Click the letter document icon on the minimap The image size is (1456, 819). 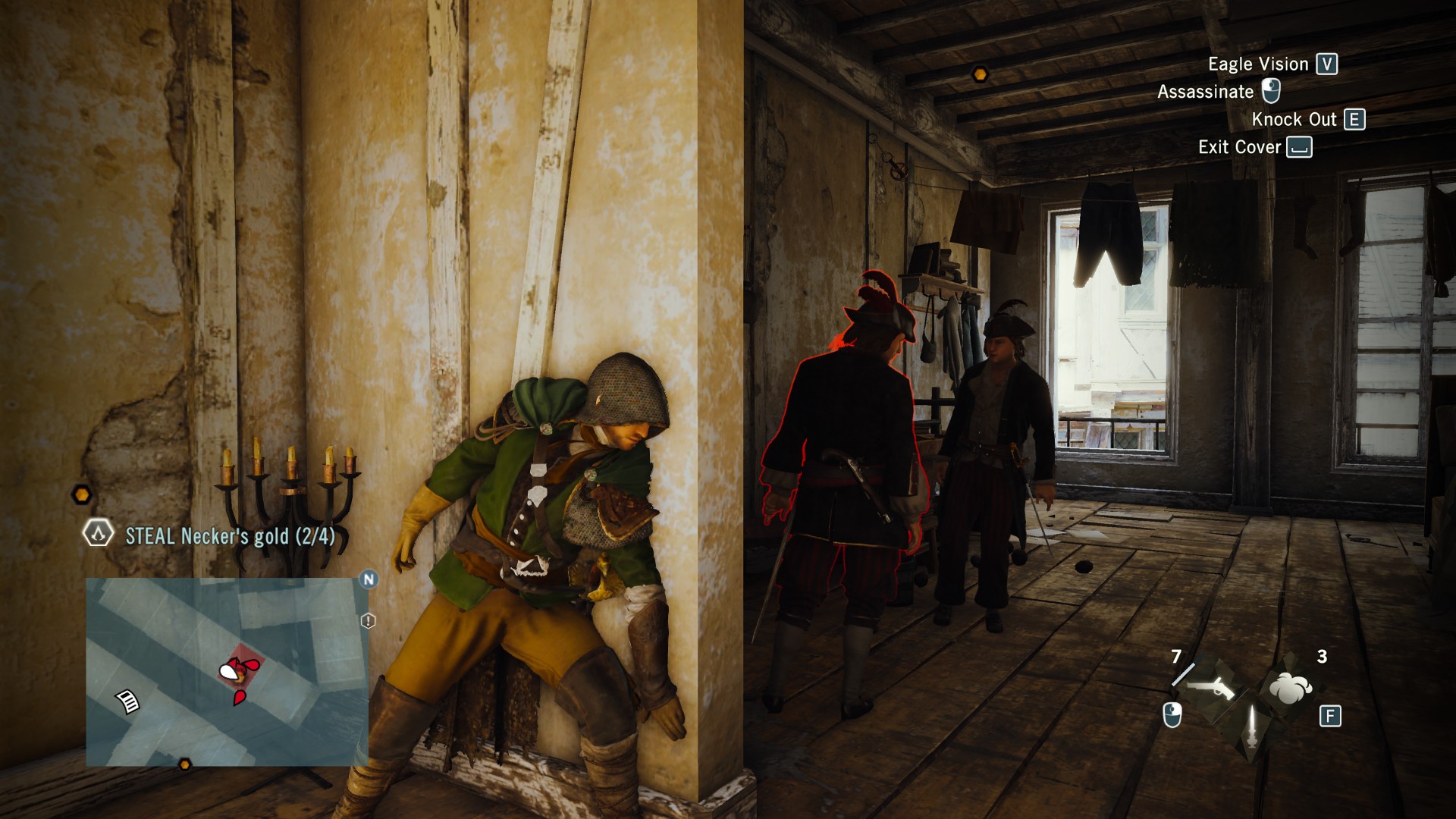click(127, 701)
